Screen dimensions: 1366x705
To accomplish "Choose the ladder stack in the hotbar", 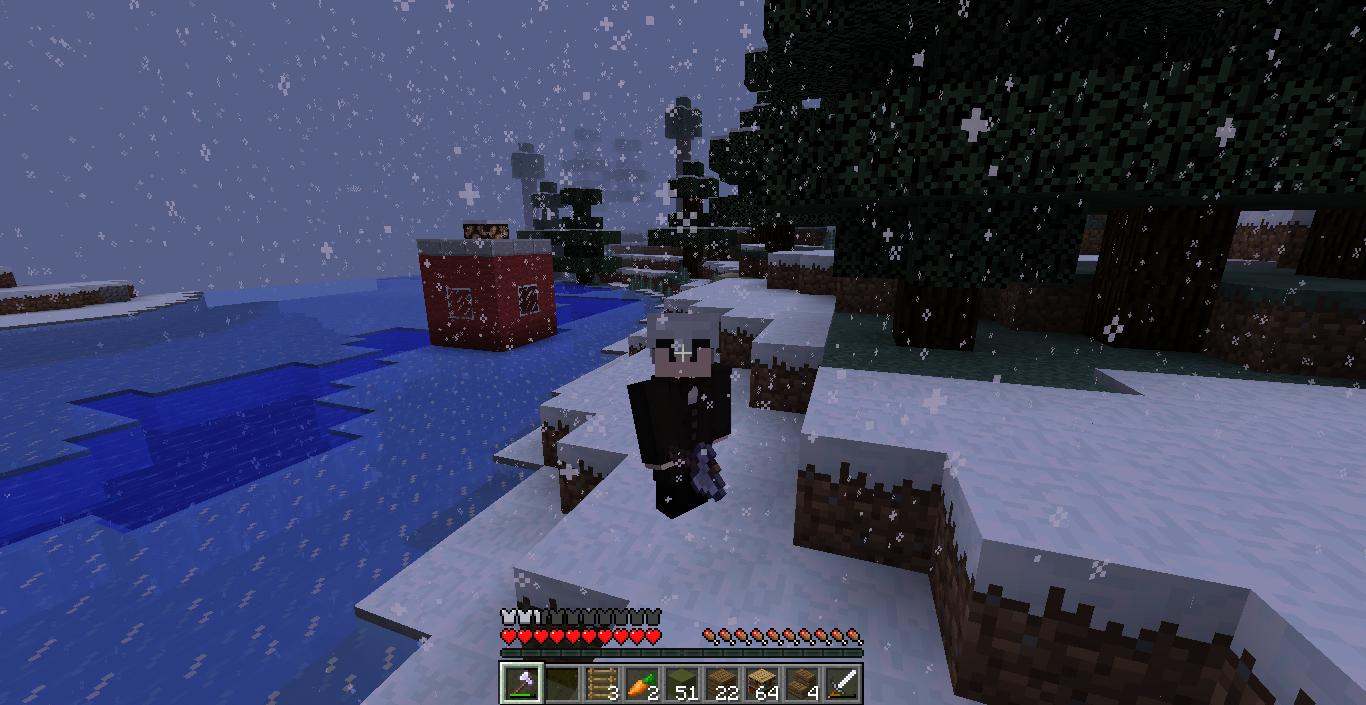I will pyautogui.click(x=600, y=683).
